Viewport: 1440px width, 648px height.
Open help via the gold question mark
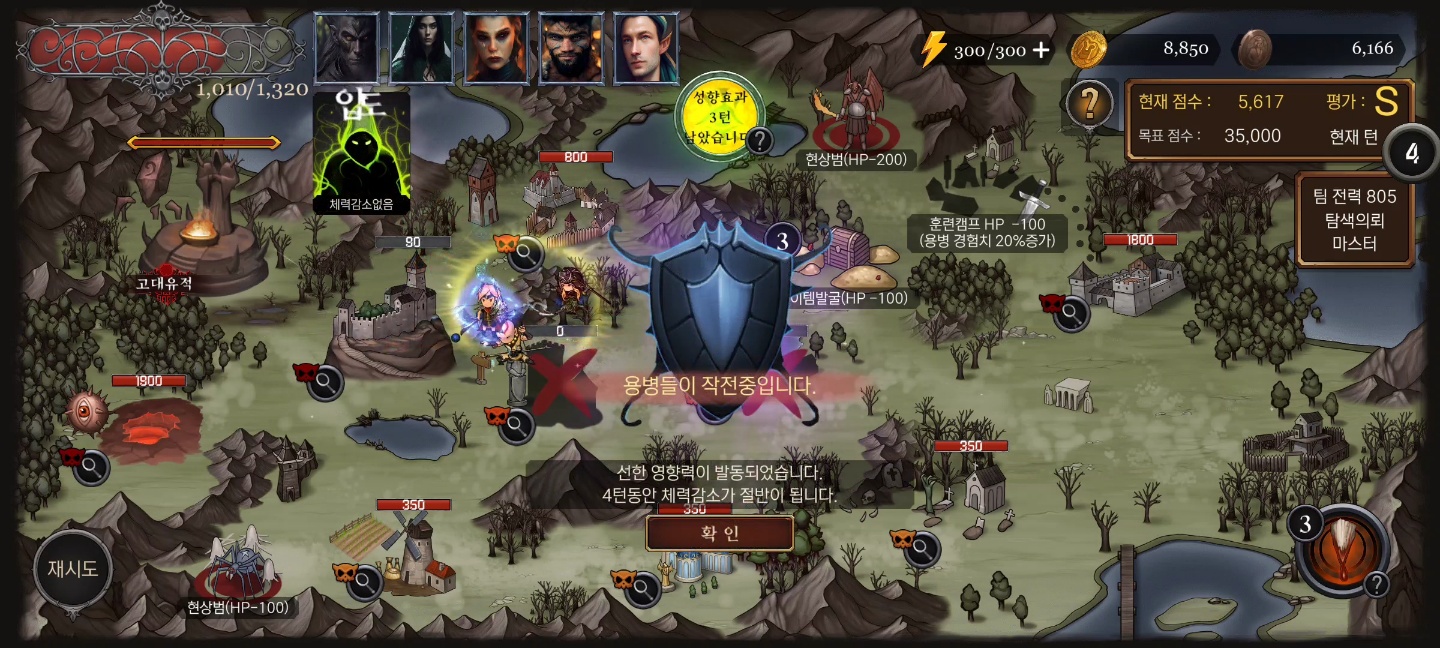1090,102
